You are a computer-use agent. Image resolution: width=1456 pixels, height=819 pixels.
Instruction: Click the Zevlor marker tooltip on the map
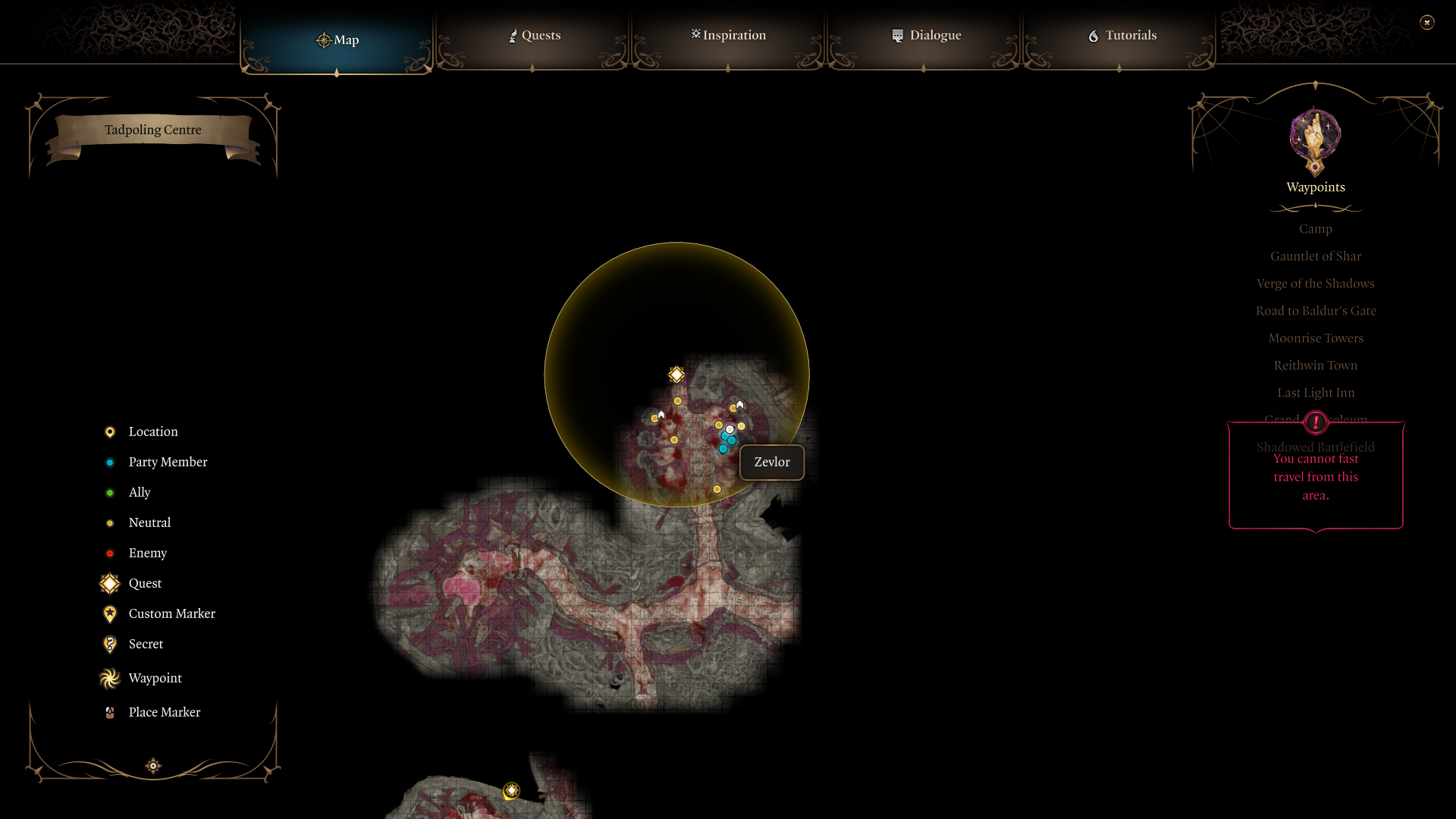pos(771,462)
